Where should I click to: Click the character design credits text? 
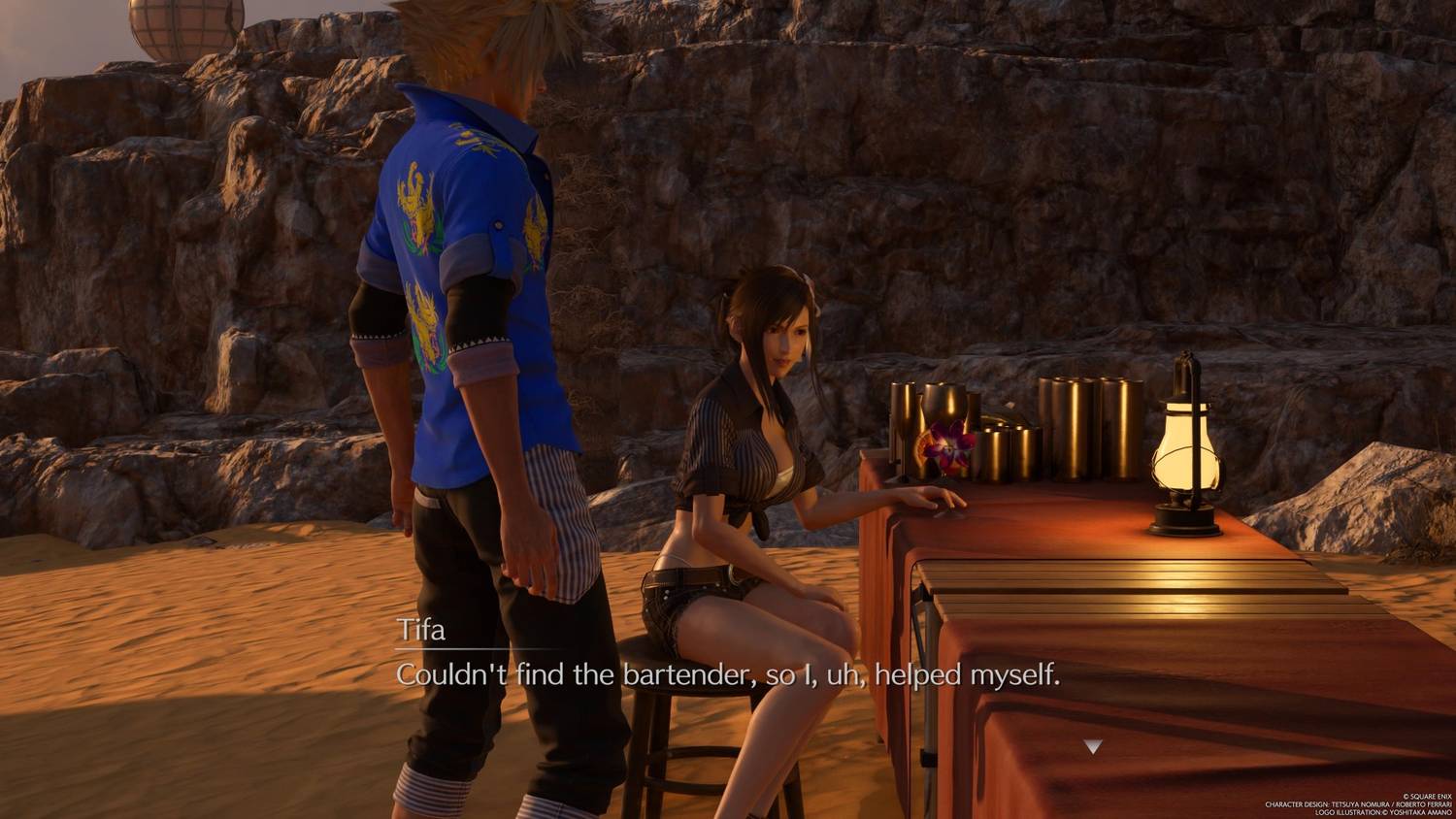coord(1358,804)
